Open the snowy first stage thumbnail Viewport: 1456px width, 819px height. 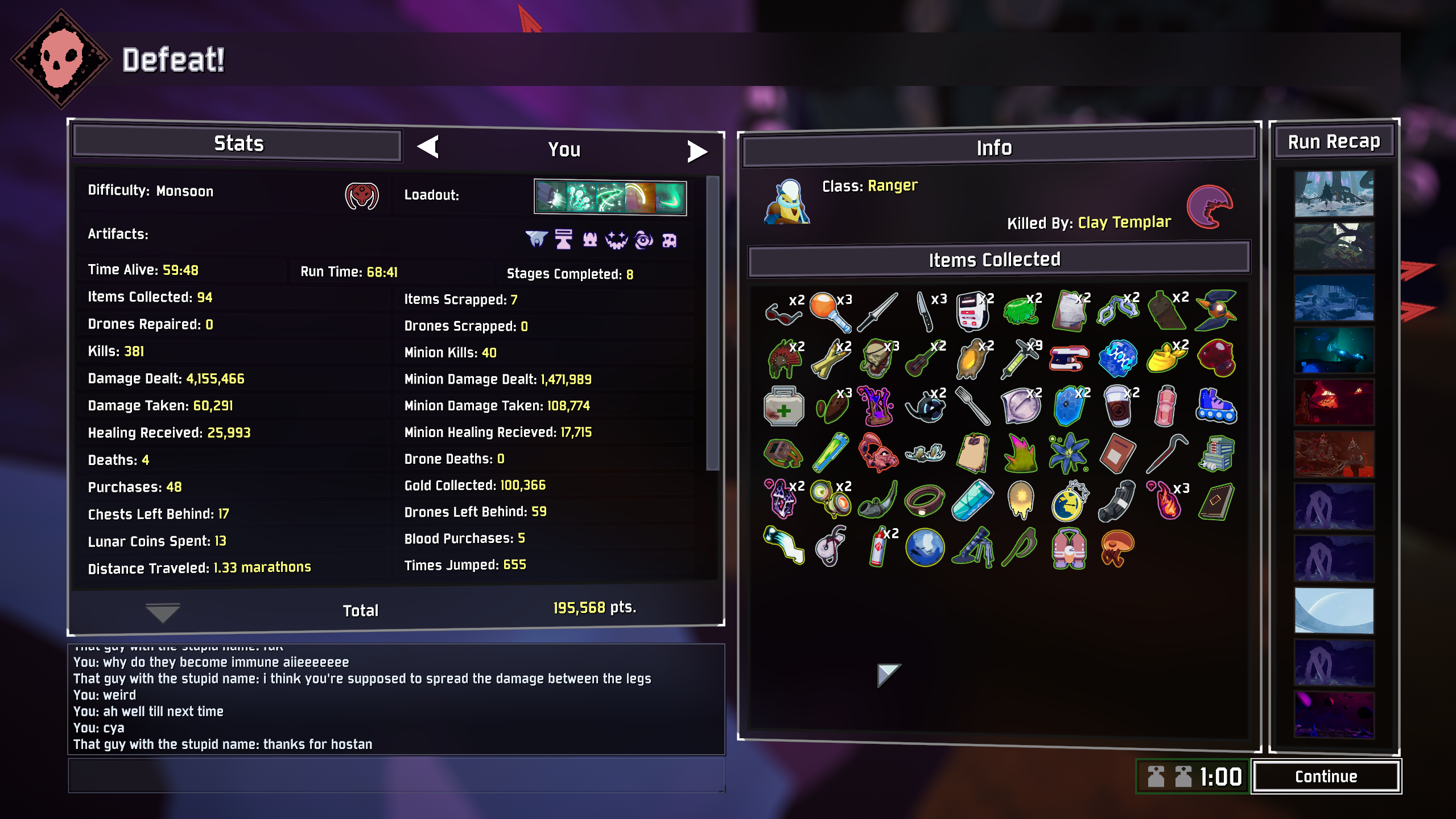(1334, 194)
